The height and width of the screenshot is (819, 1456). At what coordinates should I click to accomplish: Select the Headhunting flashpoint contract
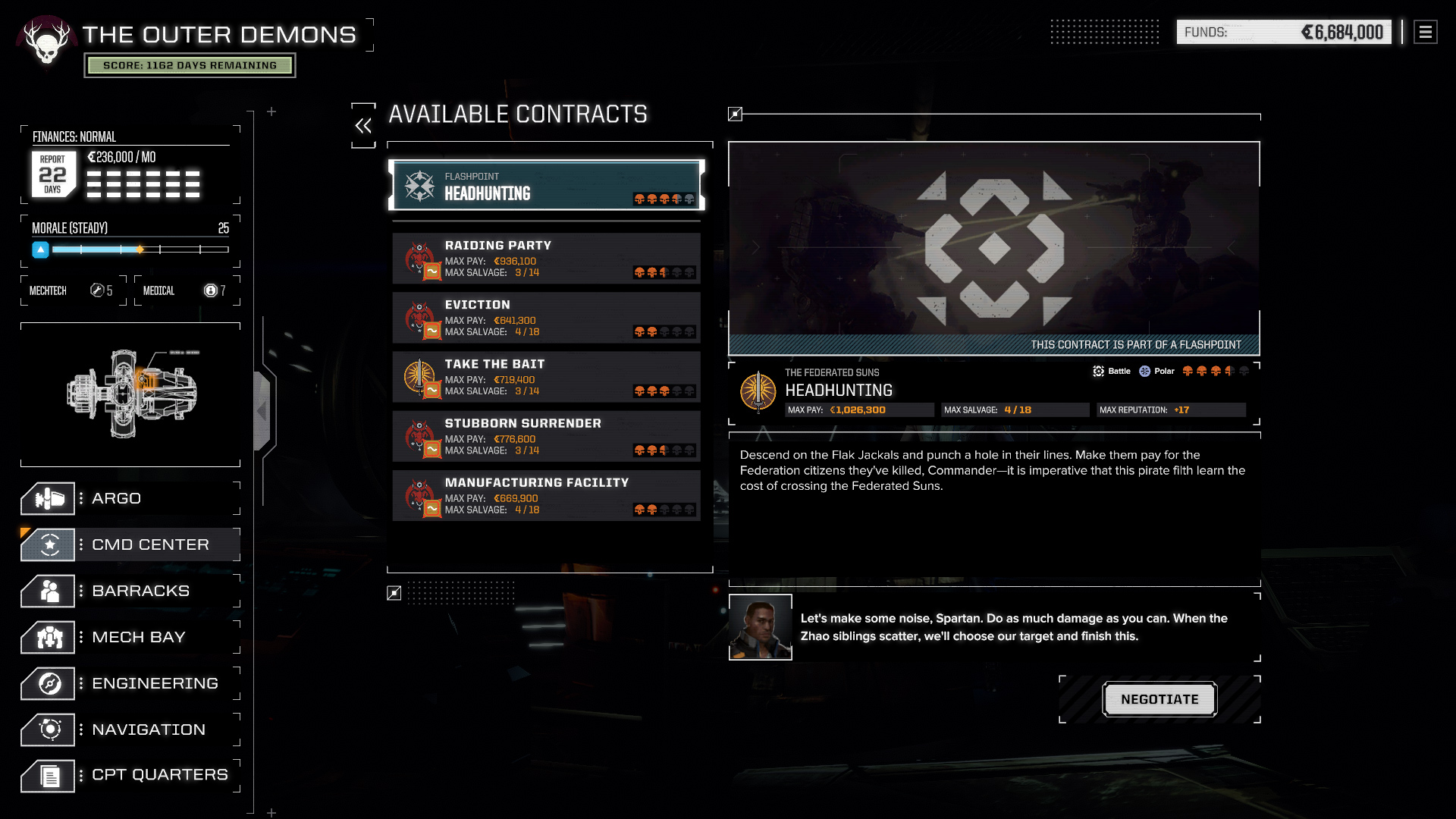[546, 185]
